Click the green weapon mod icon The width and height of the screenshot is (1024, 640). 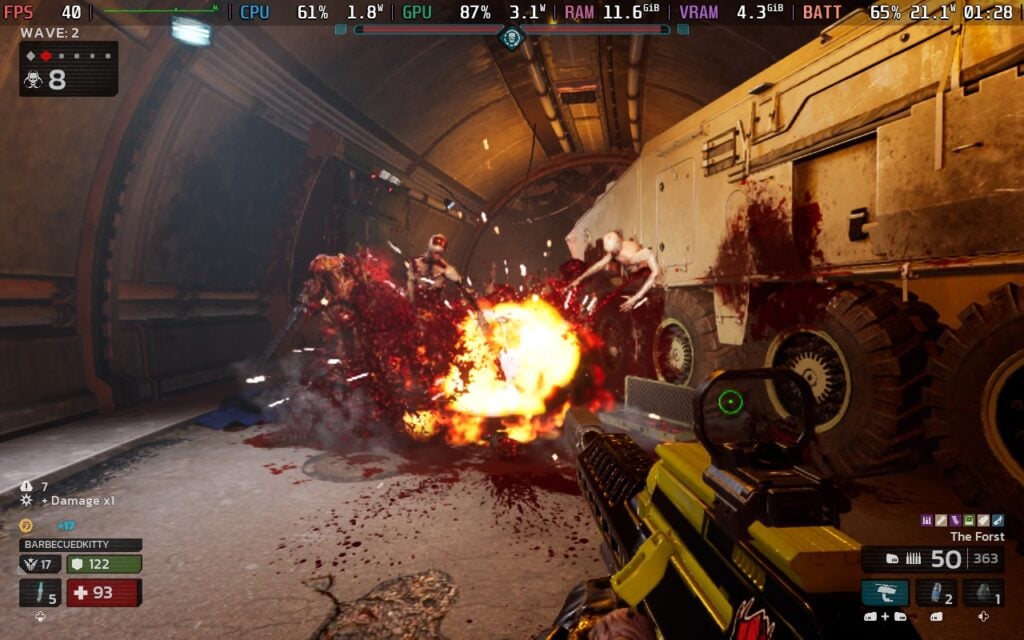(x=969, y=520)
